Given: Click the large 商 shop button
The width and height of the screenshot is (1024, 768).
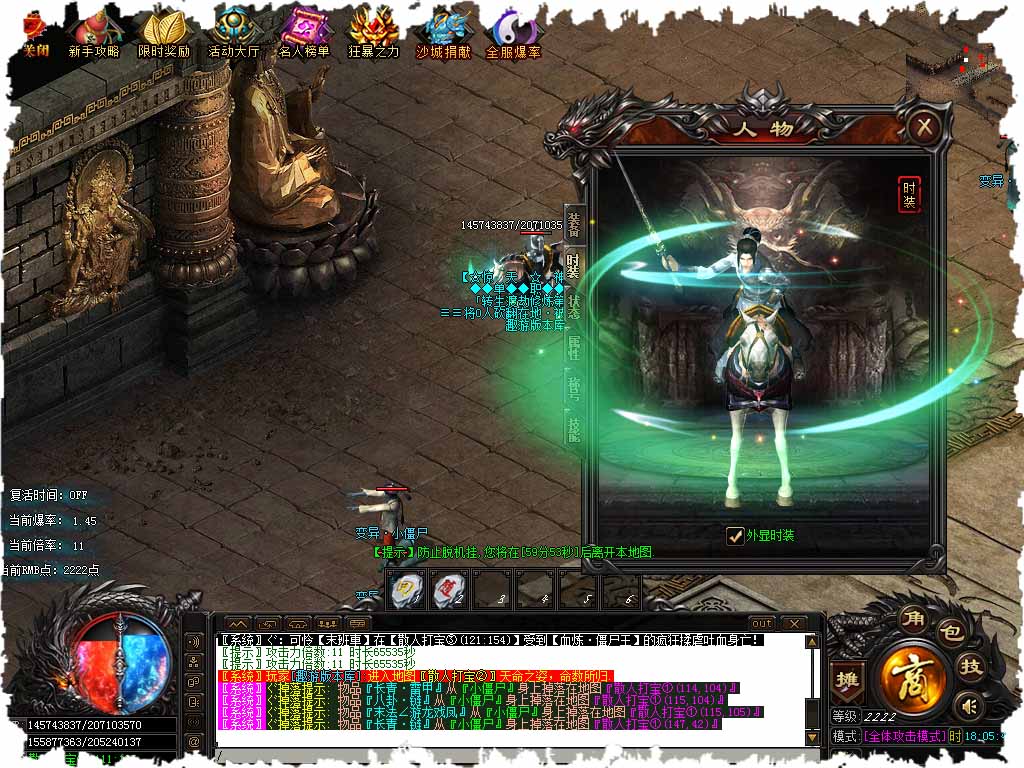Looking at the screenshot, I should [x=910, y=676].
